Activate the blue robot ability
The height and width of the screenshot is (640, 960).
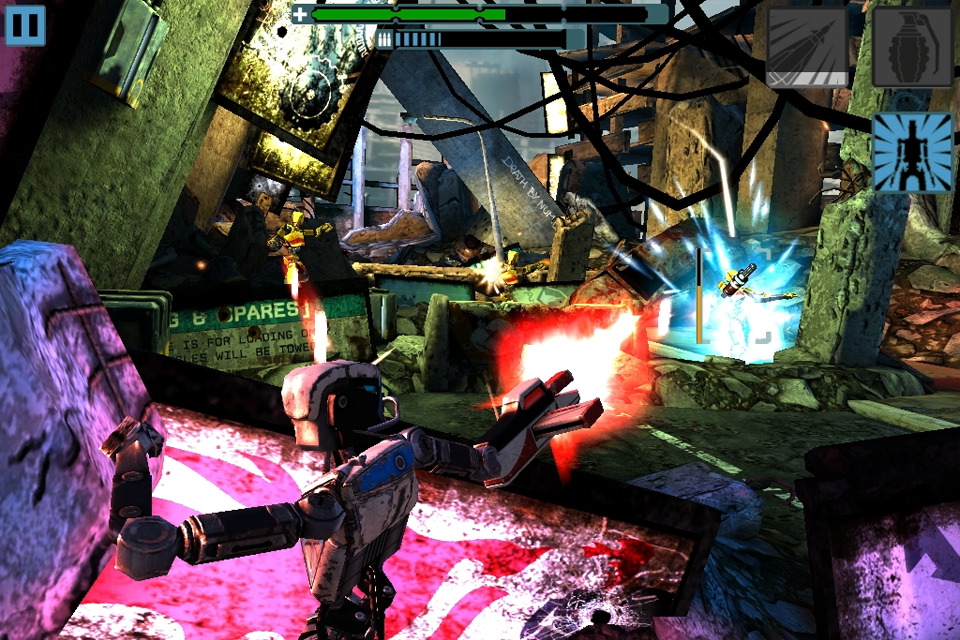[912, 152]
